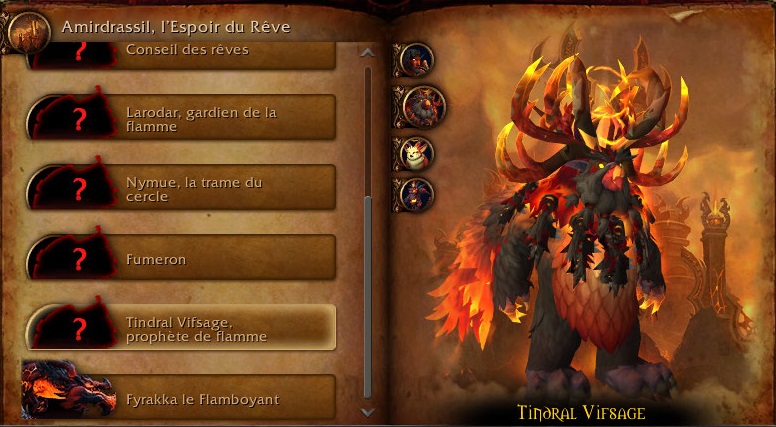Click the boss list scroll-up arrow
Viewport: 776px width, 427px height.
[x=367, y=52]
